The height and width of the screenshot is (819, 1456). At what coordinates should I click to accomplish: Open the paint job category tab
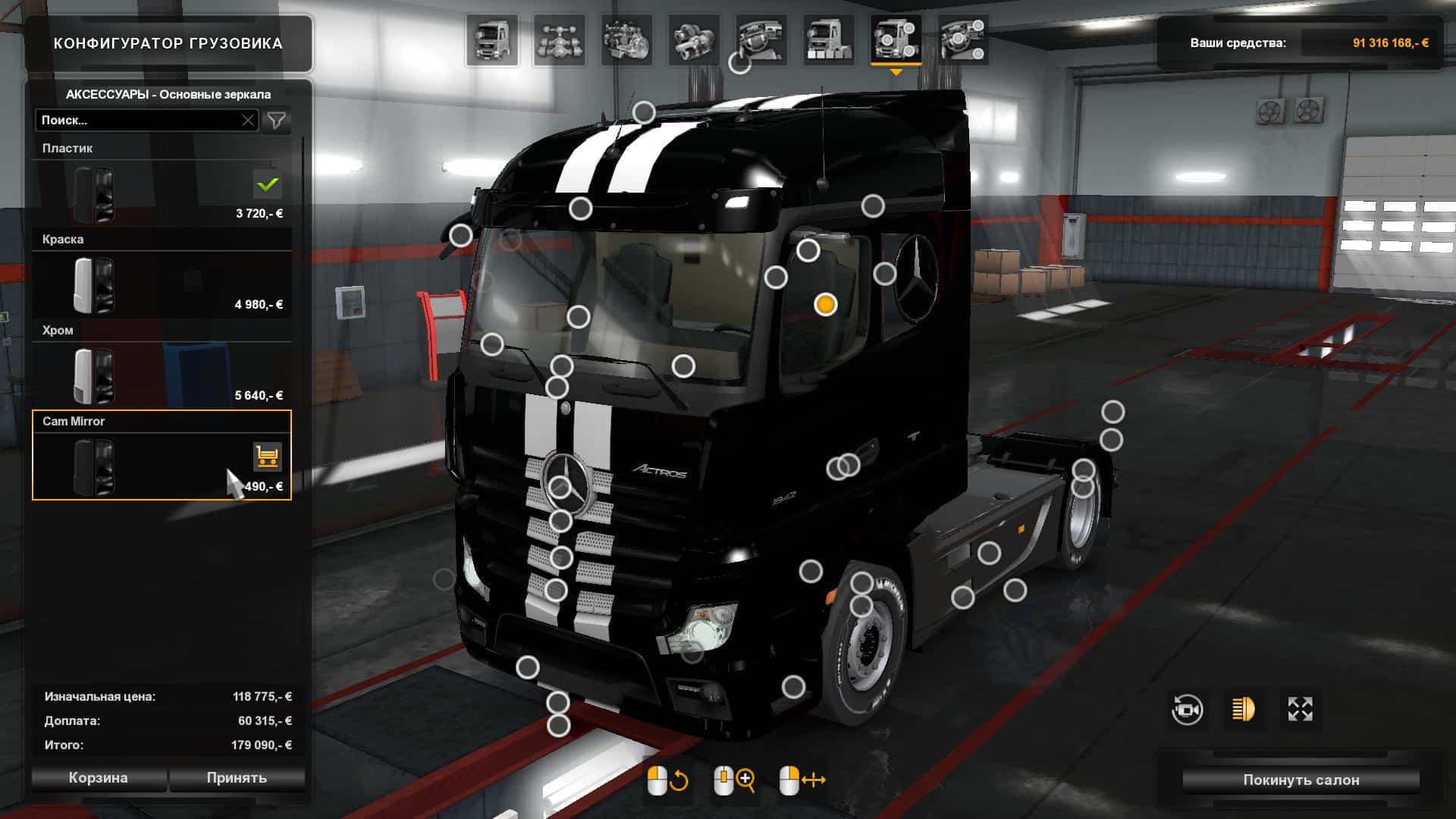(x=828, y=40)
